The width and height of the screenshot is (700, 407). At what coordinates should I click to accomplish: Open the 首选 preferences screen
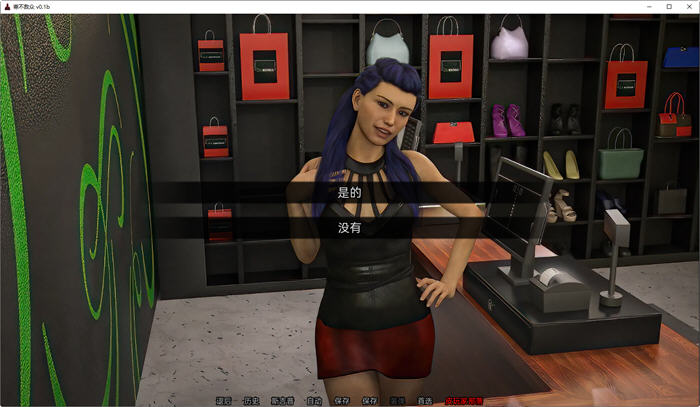424,401
